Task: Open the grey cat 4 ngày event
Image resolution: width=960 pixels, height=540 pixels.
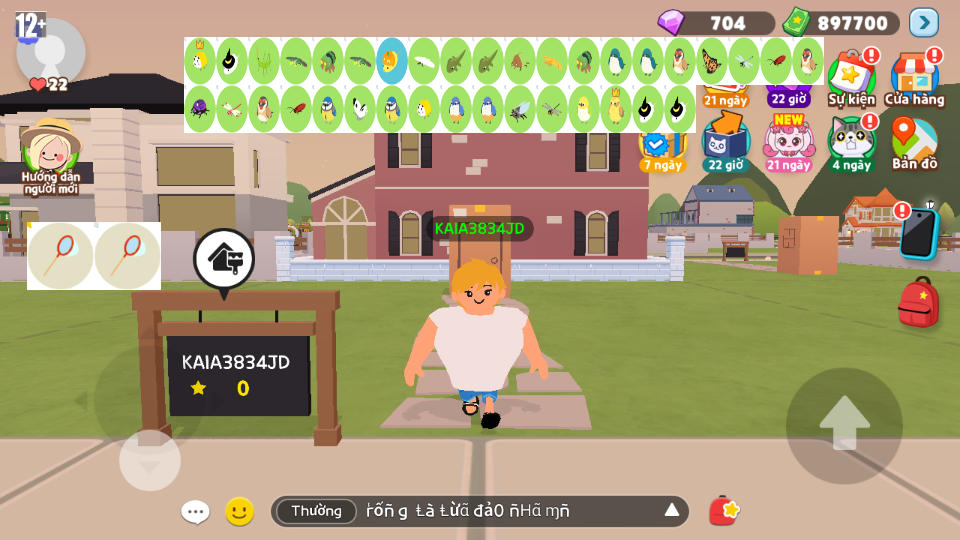Action: click(851, 143)
